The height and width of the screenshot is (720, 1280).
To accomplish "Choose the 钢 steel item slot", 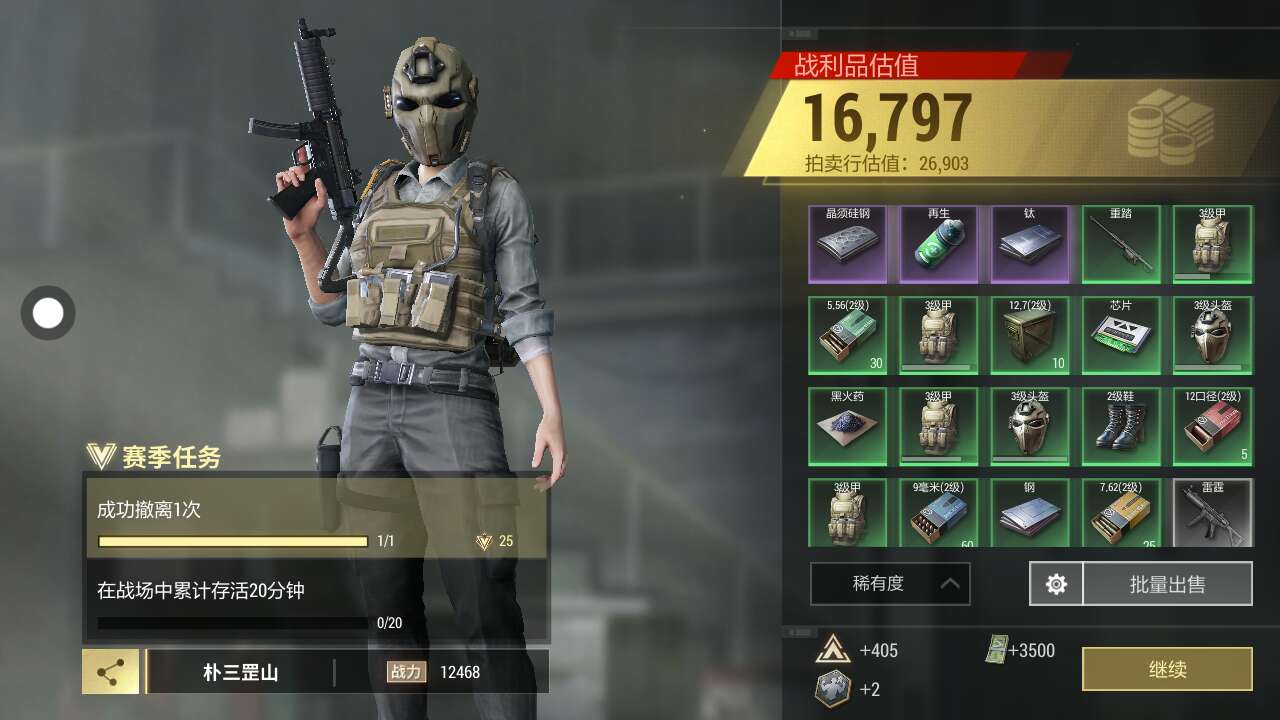I will coord(1030,514).
